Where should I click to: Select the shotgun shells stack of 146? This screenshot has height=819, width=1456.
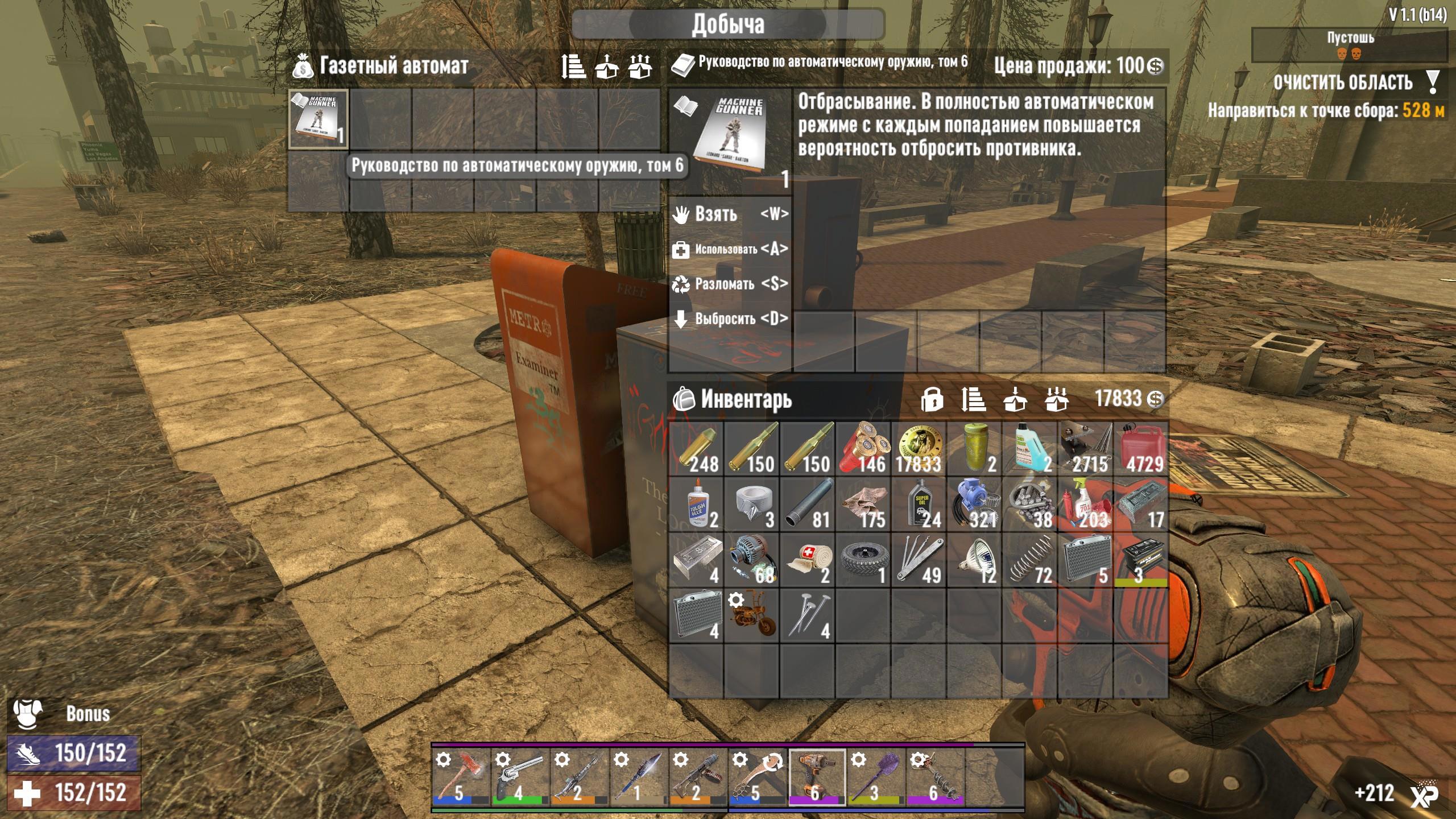863,449
